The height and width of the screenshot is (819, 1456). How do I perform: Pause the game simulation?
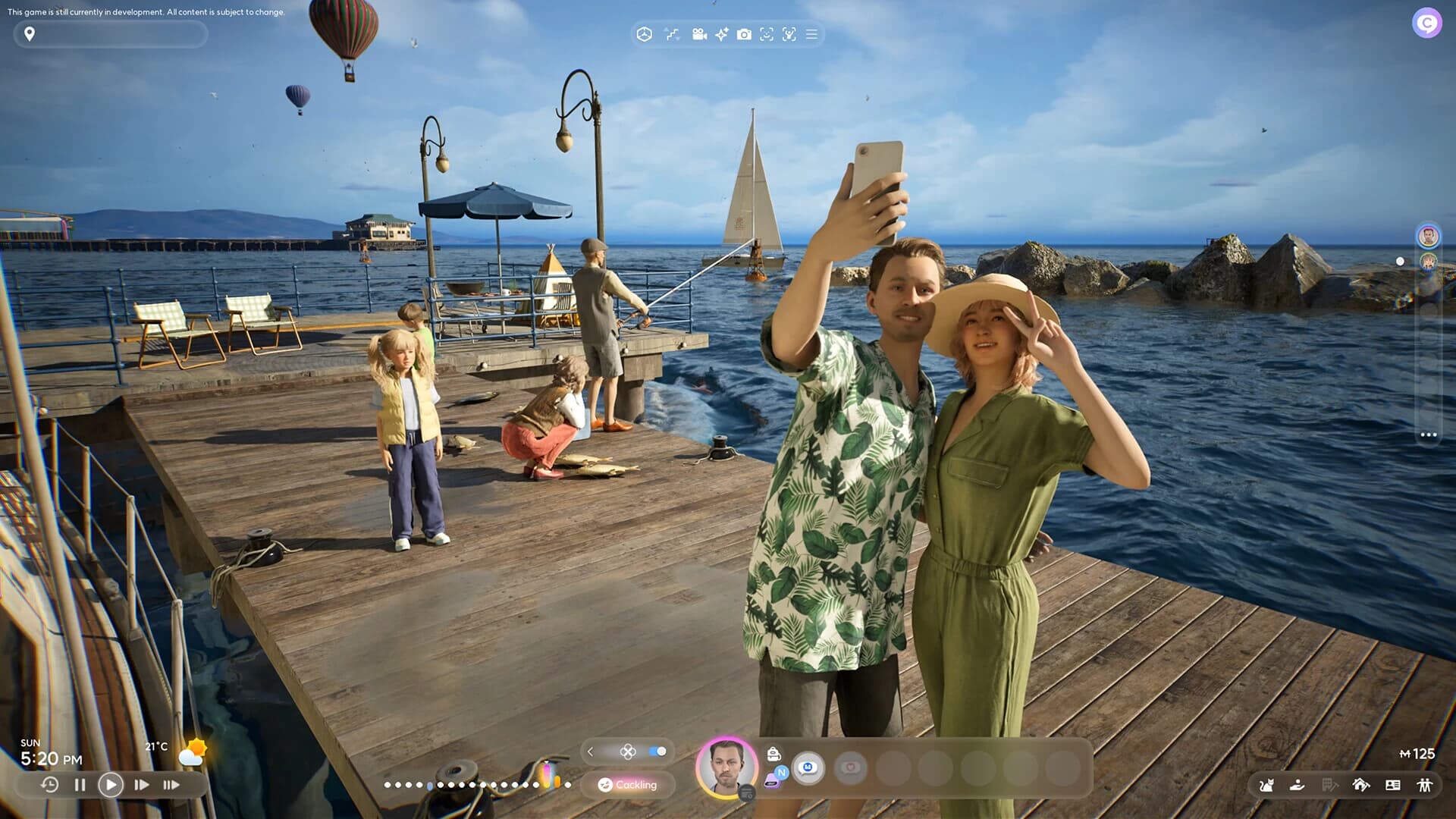tap(80, 786)
